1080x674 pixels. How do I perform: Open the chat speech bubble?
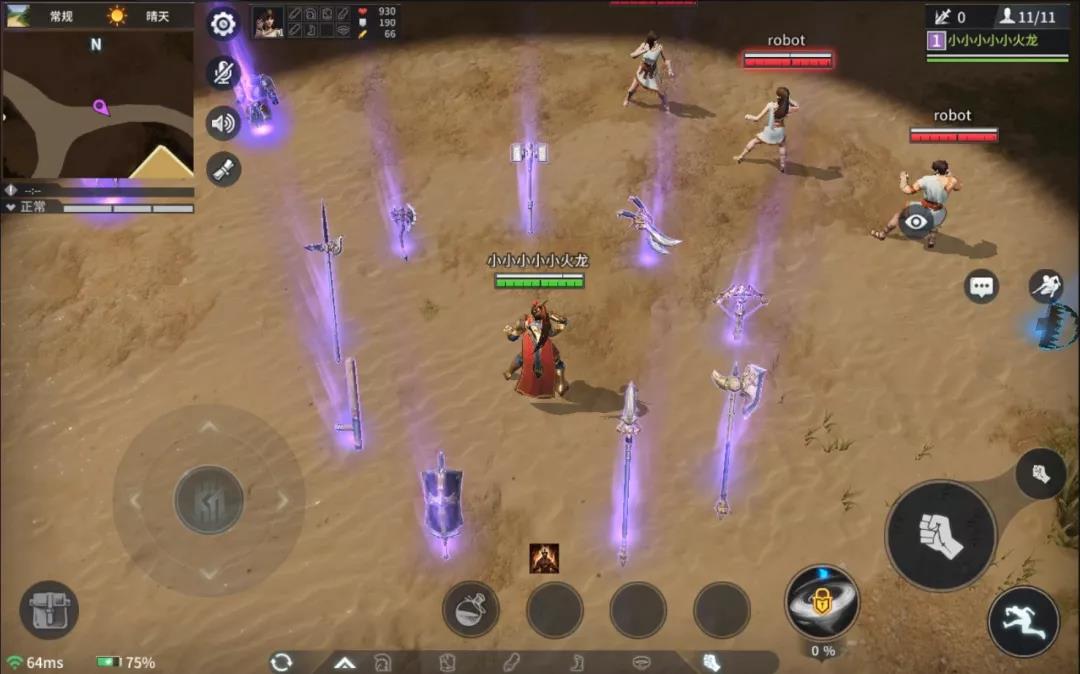981,287
